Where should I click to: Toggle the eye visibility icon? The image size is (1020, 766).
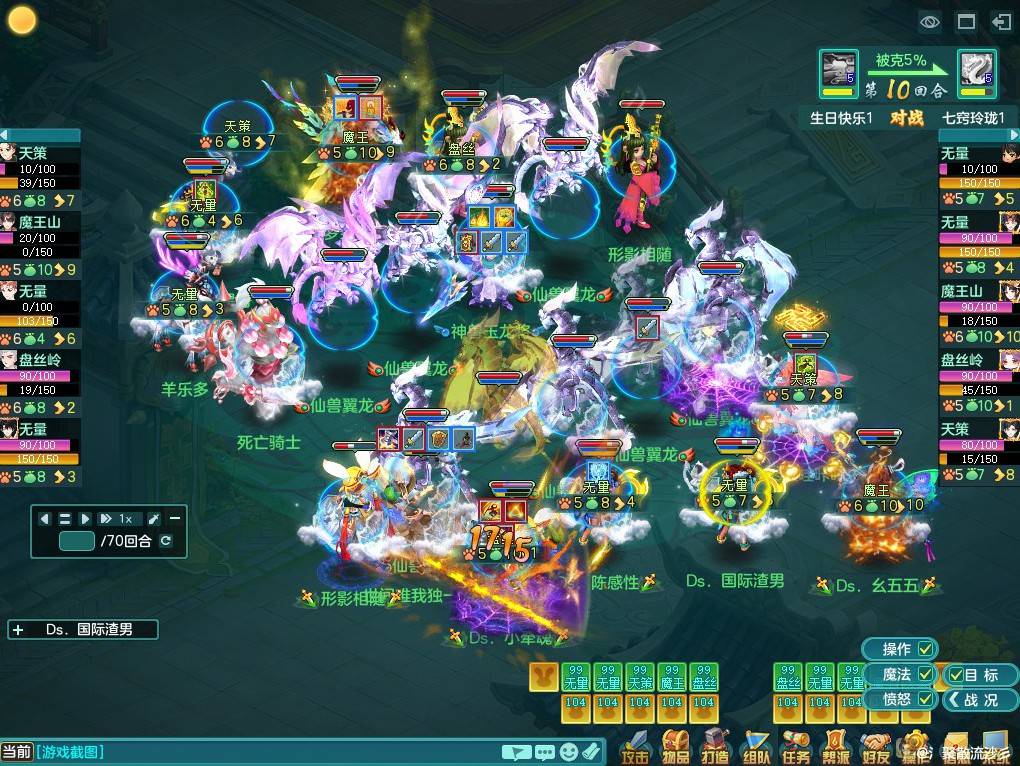coord(930,21)
